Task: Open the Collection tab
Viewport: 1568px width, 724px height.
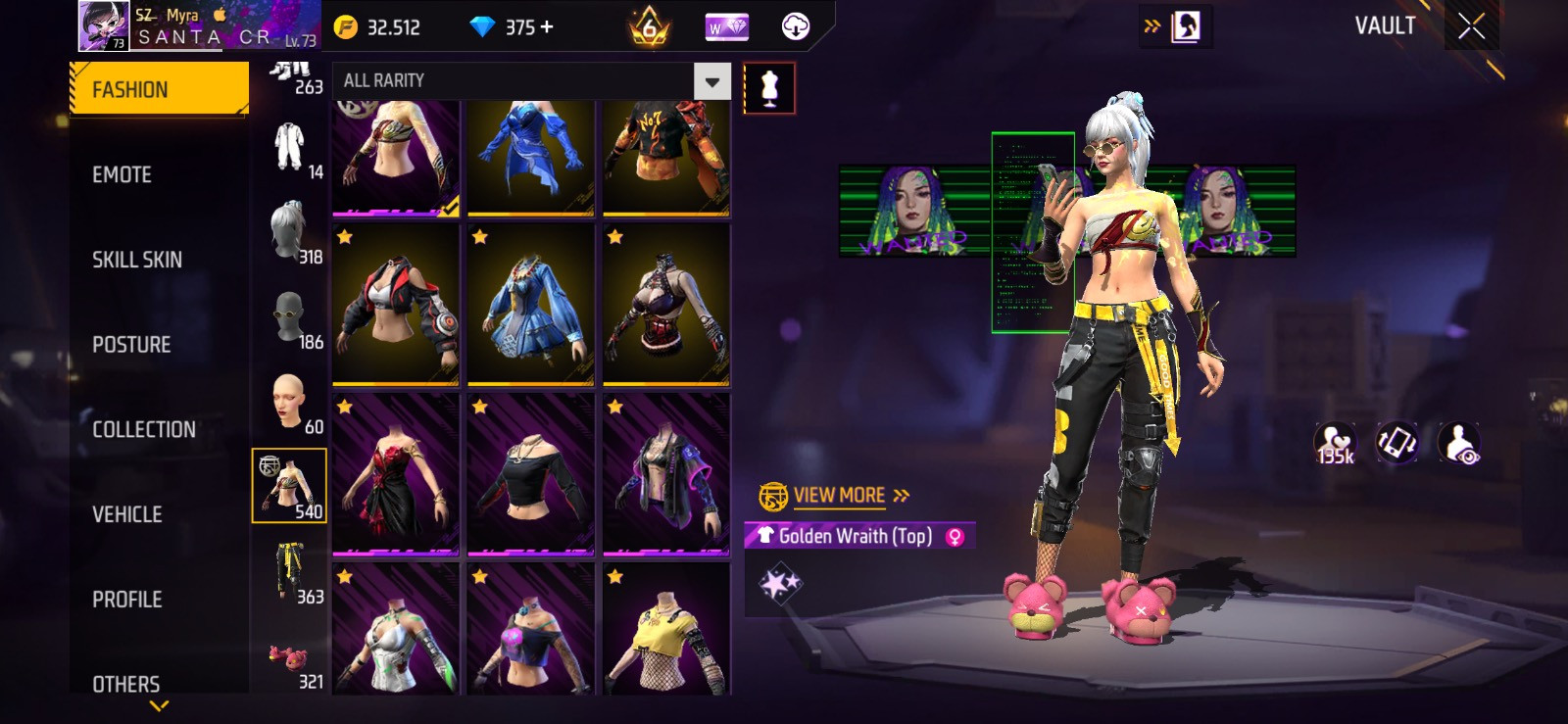Action: pos(144,430)
